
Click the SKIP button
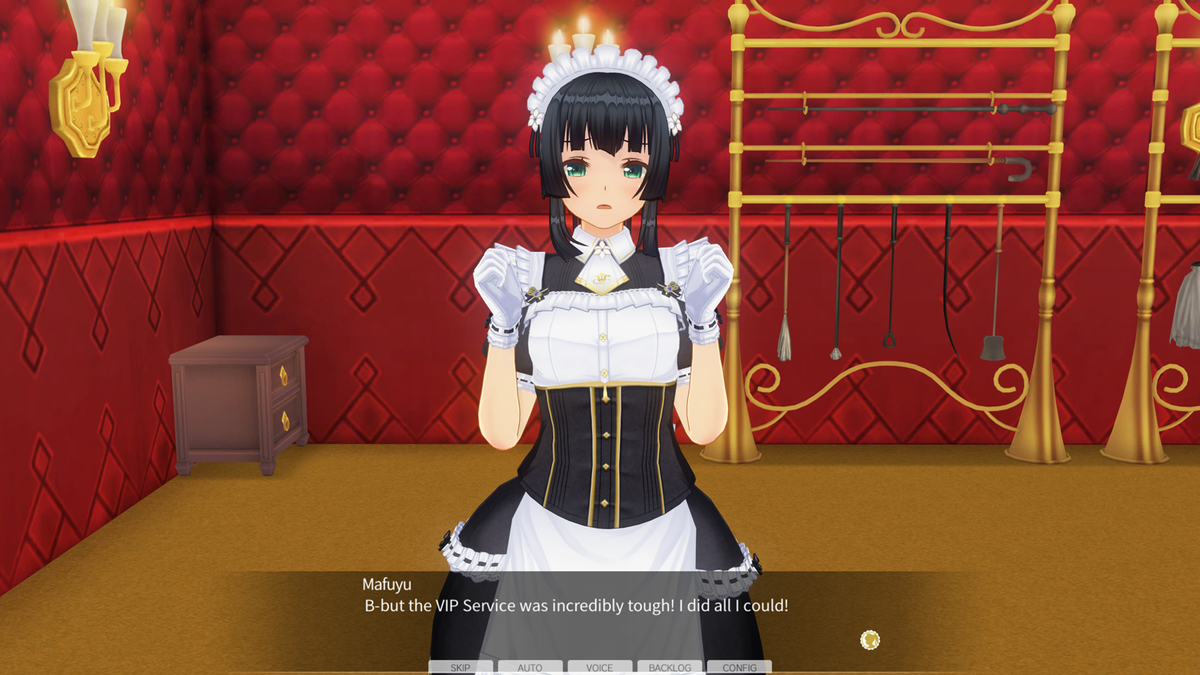[x=460, y=667]
